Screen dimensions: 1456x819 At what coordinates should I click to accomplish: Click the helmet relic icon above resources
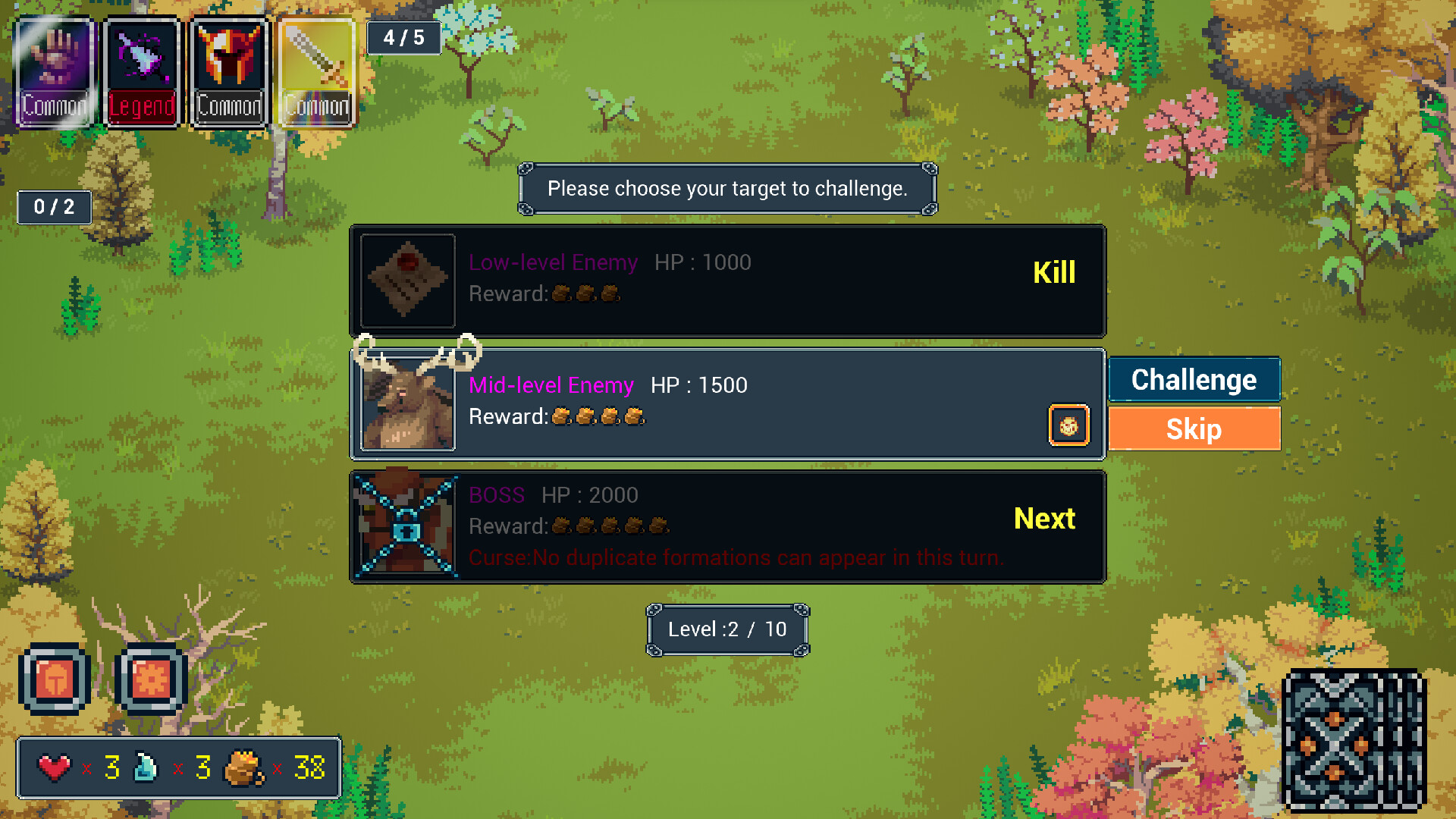pyautogui.click(x=53, y=680)
